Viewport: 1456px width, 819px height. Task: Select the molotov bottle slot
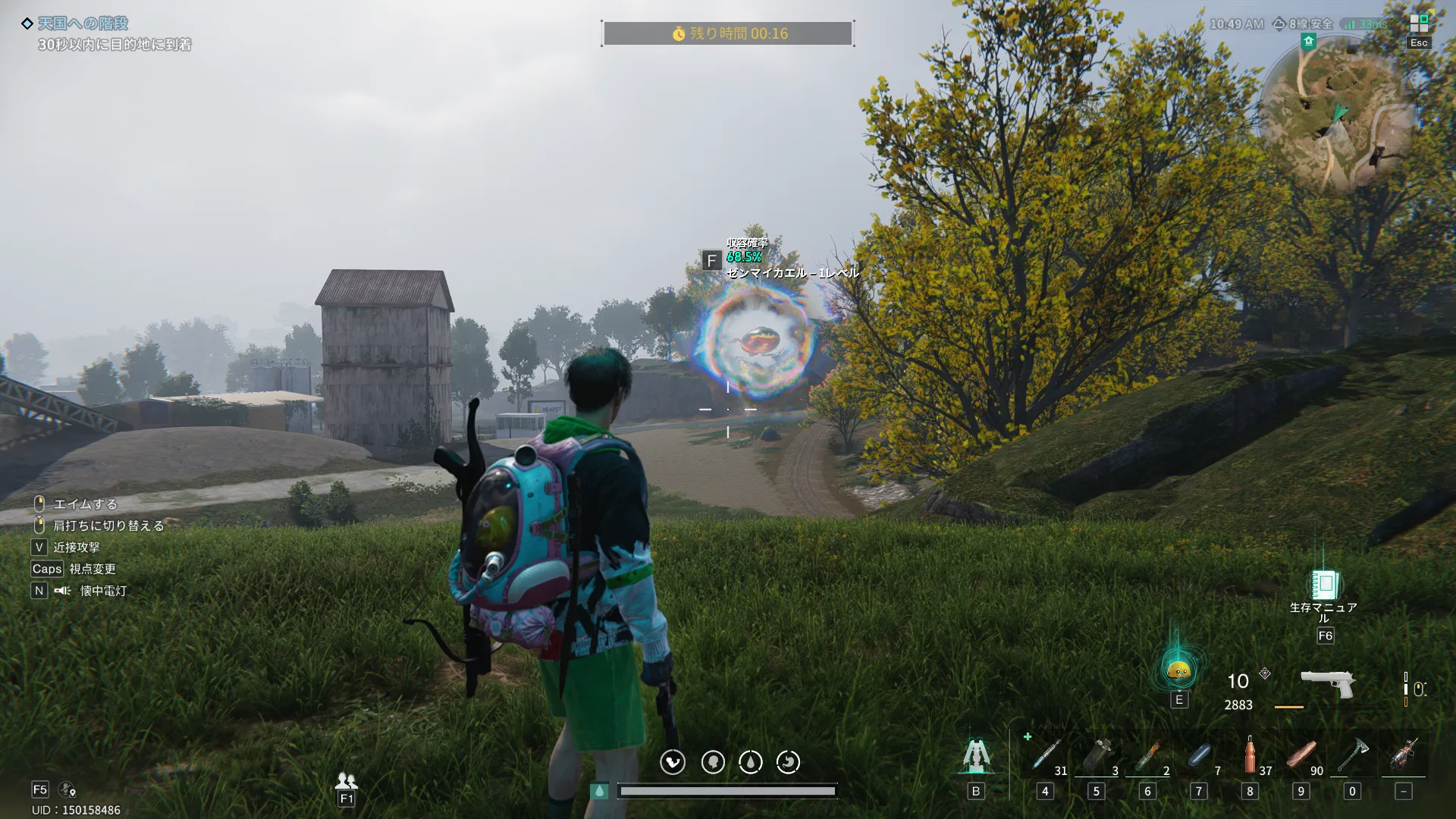tap(1147, 756)
